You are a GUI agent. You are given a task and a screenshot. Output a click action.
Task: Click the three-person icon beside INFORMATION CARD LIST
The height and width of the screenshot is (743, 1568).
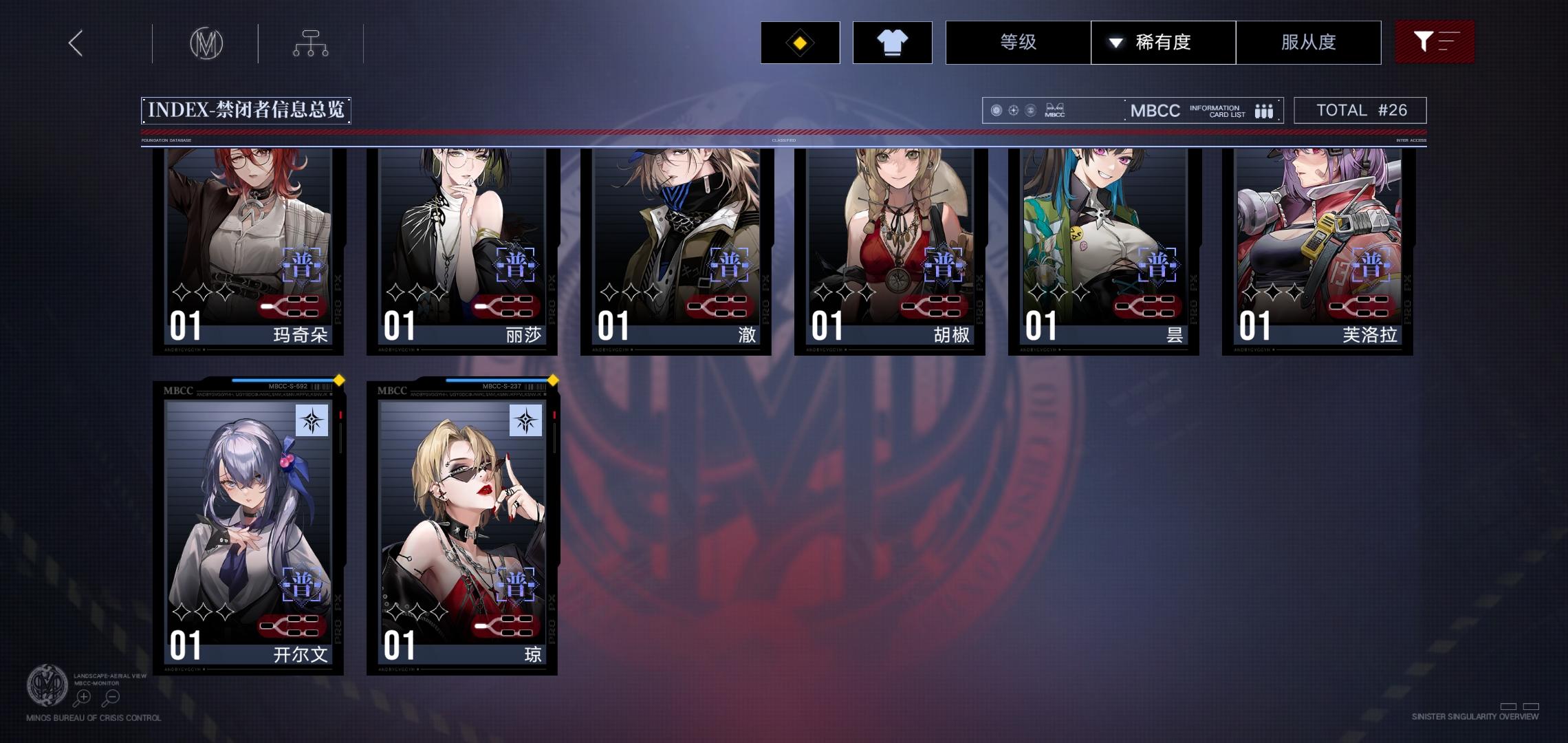1264,110
